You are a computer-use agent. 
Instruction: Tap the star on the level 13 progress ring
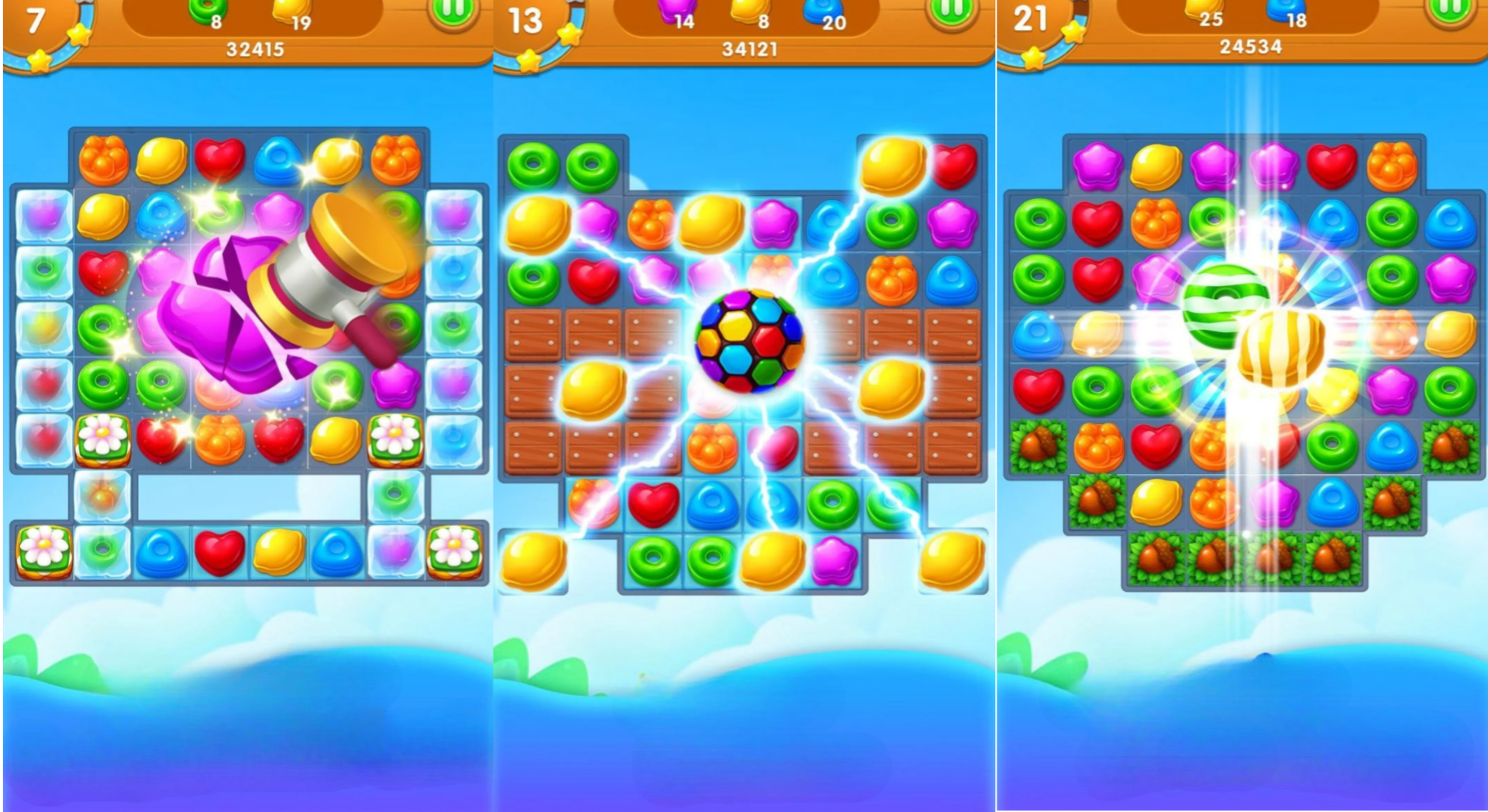(x=570, y=33)
